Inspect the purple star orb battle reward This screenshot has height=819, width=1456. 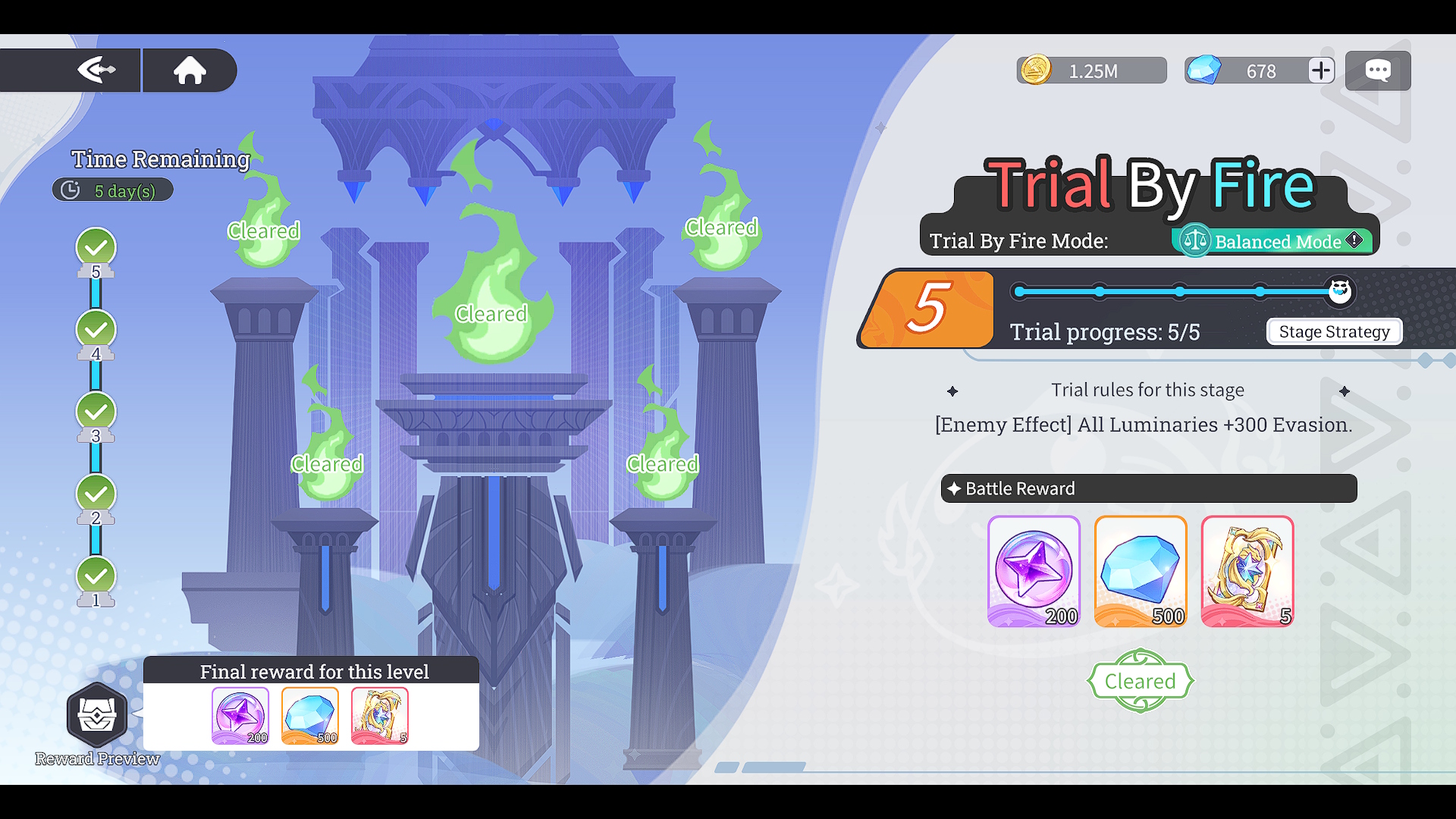pyautogui.click(x=1034, y=571)
